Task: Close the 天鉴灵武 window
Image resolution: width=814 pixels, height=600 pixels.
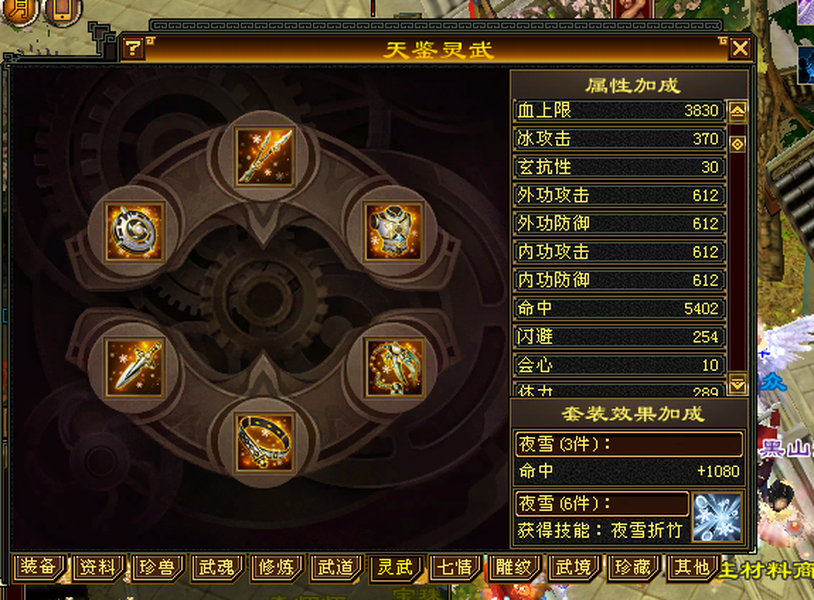Action: click(740, 49)
